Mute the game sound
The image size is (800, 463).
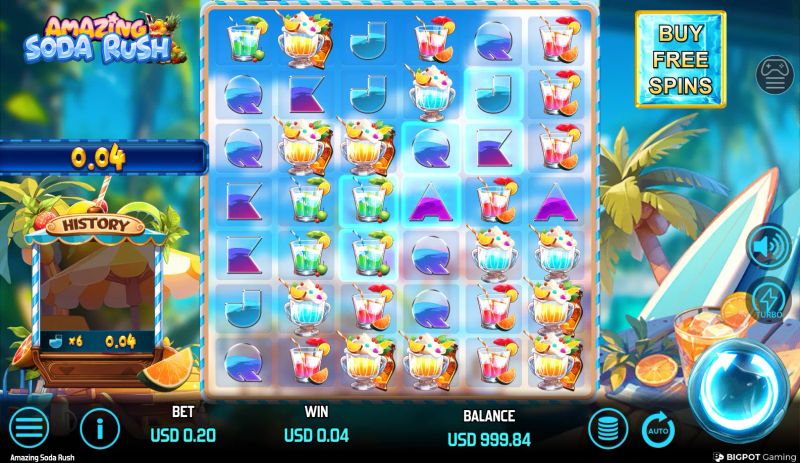pos(770,246)
